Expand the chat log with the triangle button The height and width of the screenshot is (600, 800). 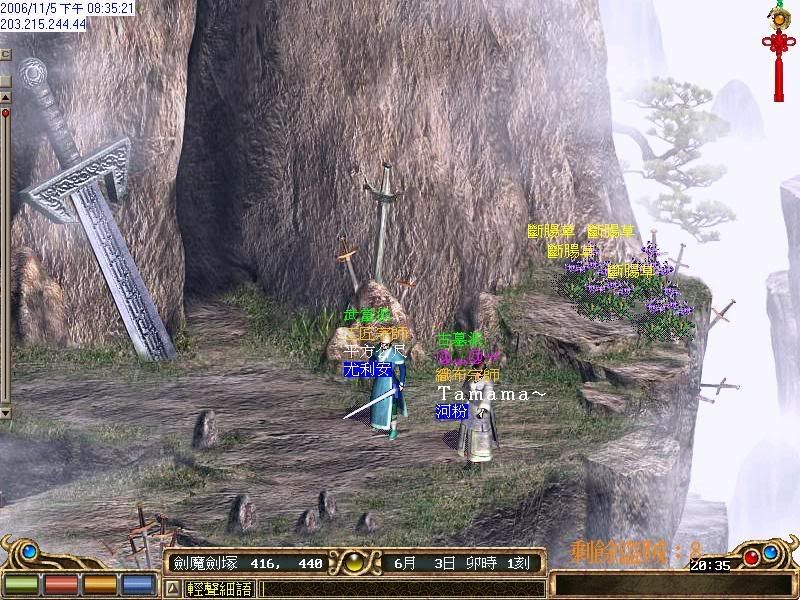pos(172,589)
